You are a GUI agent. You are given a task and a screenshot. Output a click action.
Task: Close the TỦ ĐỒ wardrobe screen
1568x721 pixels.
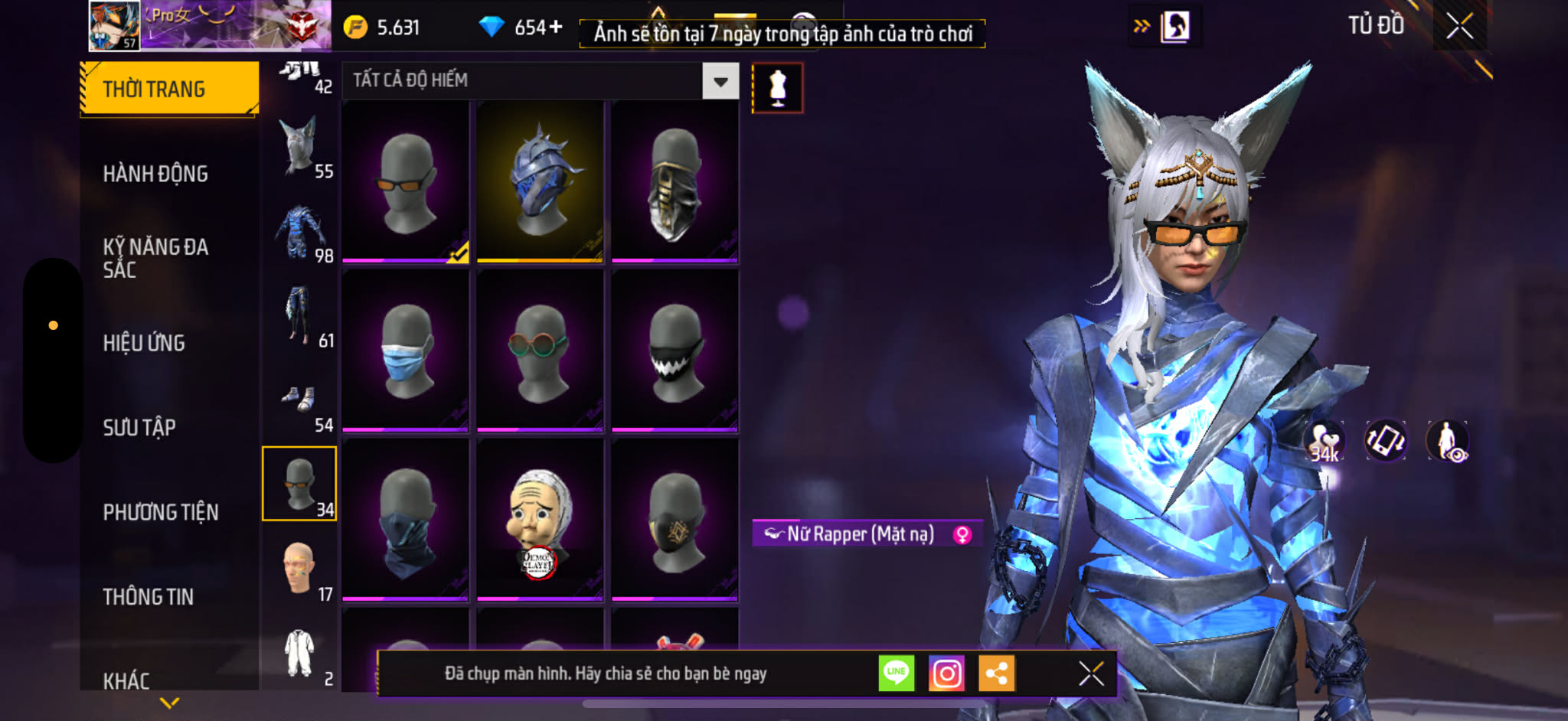[x=1459, y=27]
